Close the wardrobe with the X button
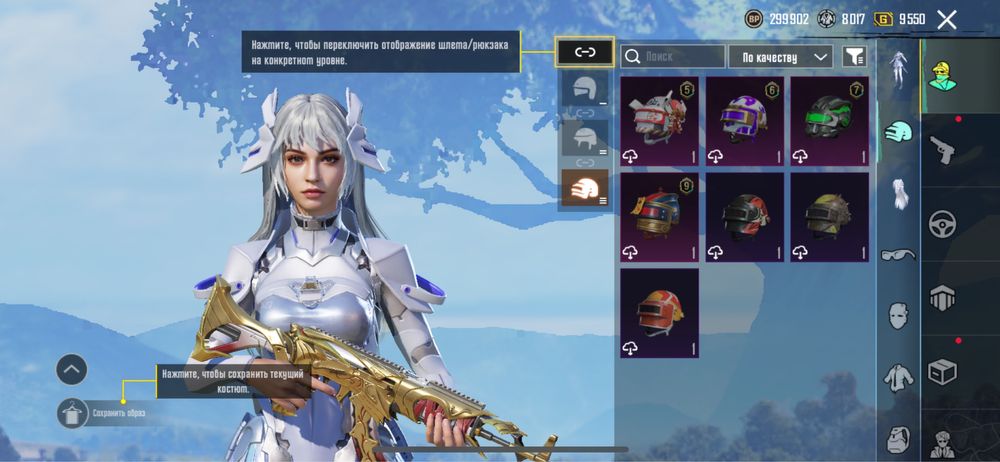The image size is (1000, 462). [x=947, y=18]
